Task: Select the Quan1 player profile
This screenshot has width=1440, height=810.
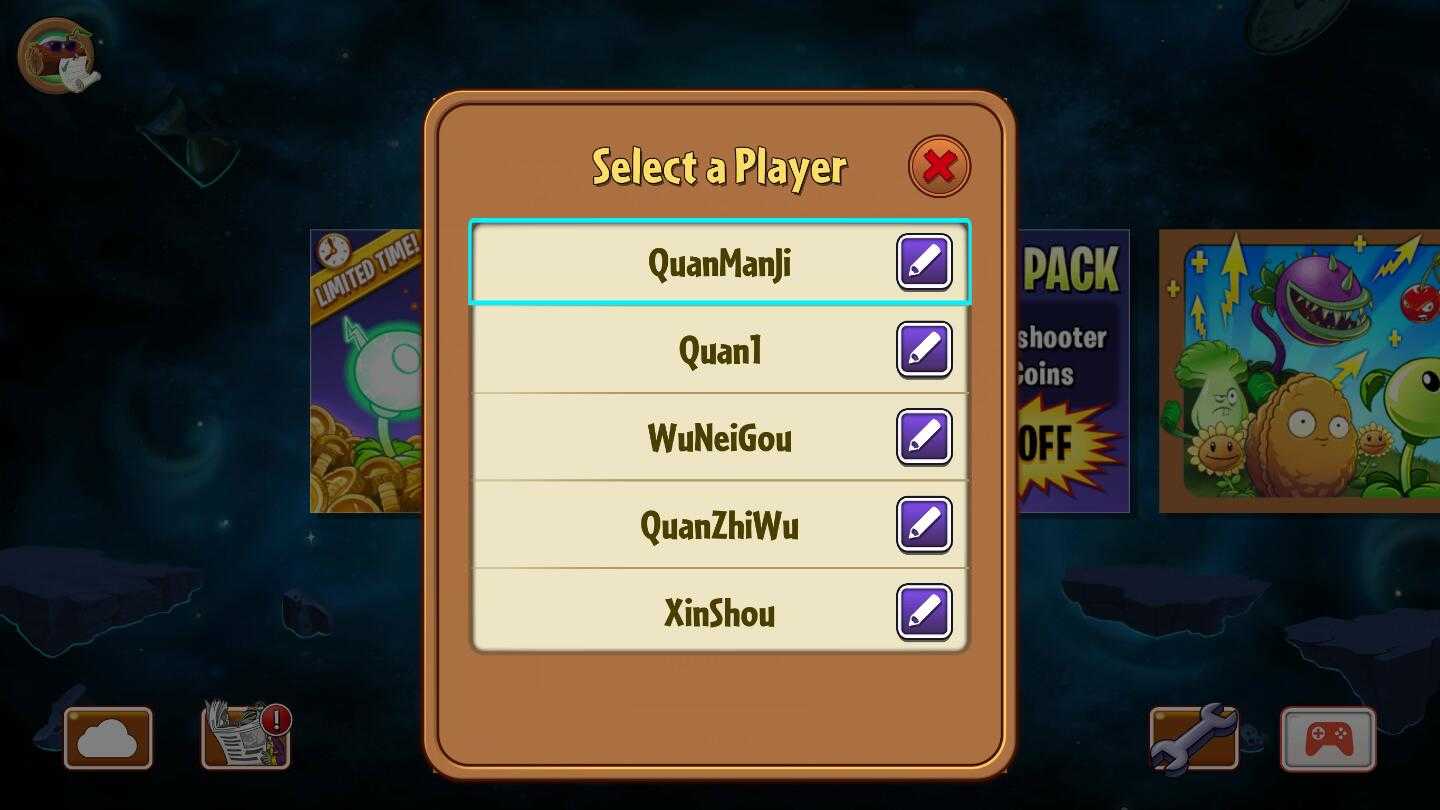Action: 700,349
